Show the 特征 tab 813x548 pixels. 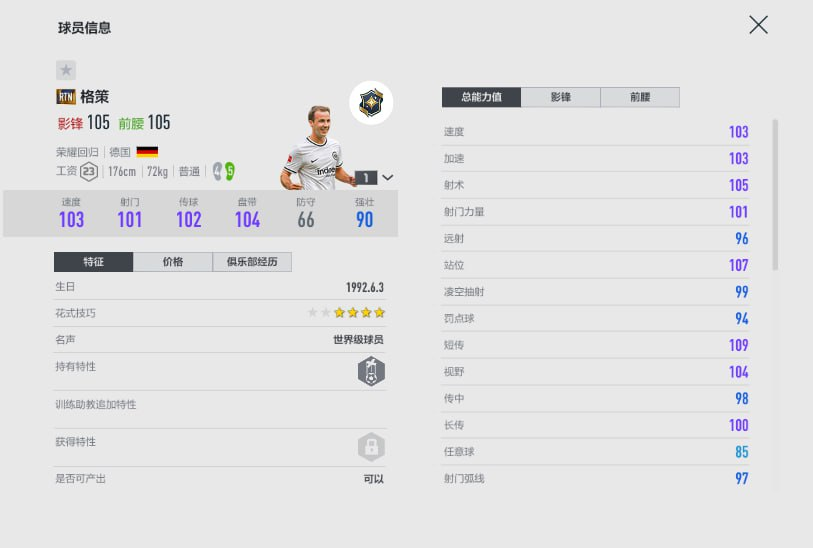pyautogui.click(x=93, y=262)
